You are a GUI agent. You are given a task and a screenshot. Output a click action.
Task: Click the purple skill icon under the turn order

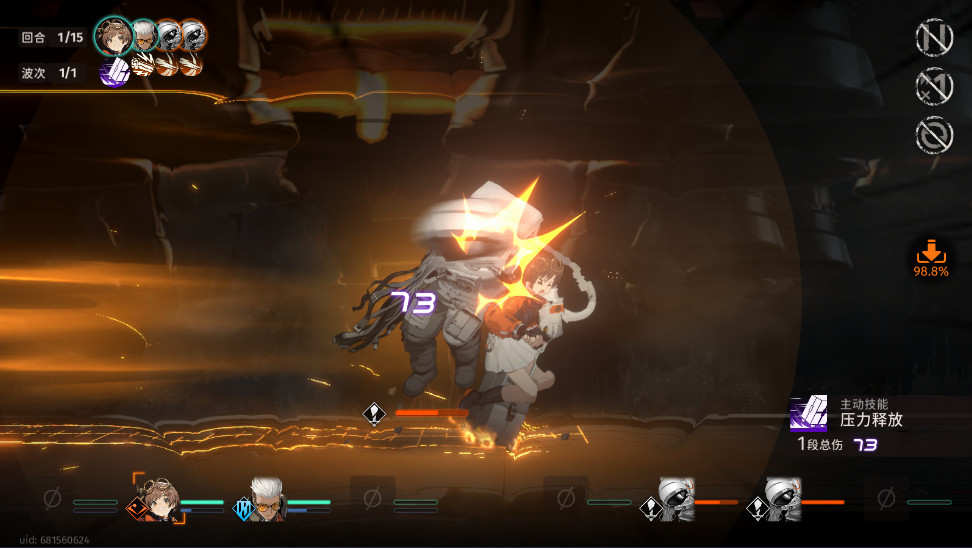114,71
